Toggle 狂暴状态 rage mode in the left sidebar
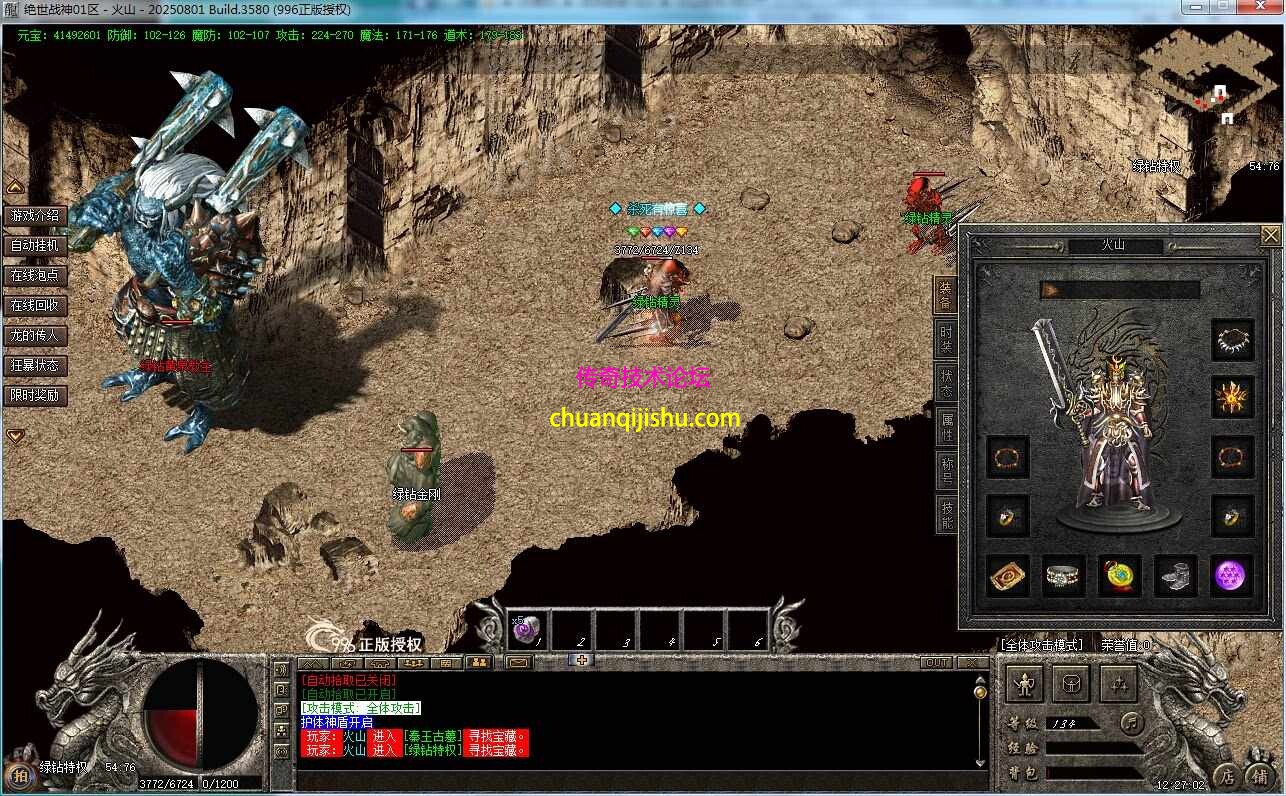Viewport: 1286px width, 796px height. [x=36, y=365]
